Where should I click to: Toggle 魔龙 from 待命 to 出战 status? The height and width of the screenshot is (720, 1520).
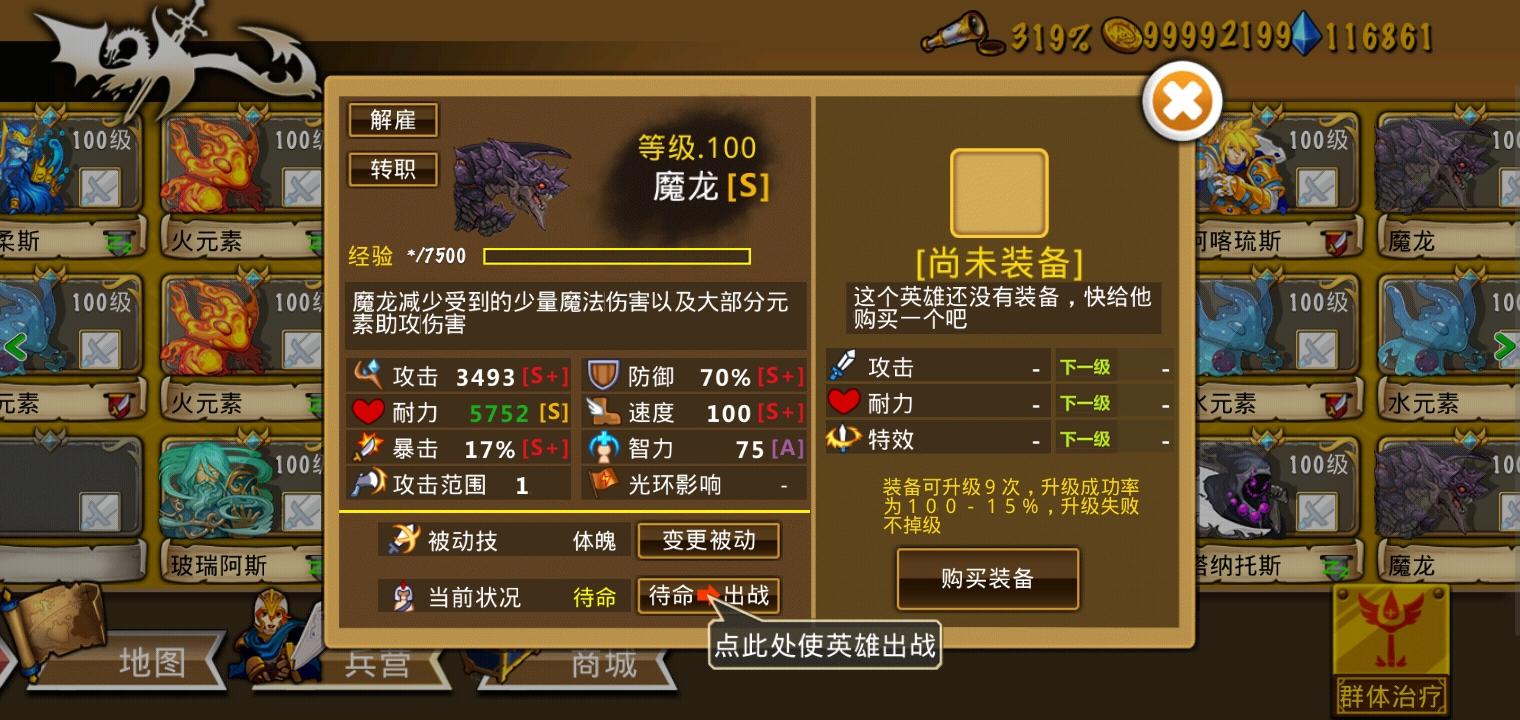point(708,596)
